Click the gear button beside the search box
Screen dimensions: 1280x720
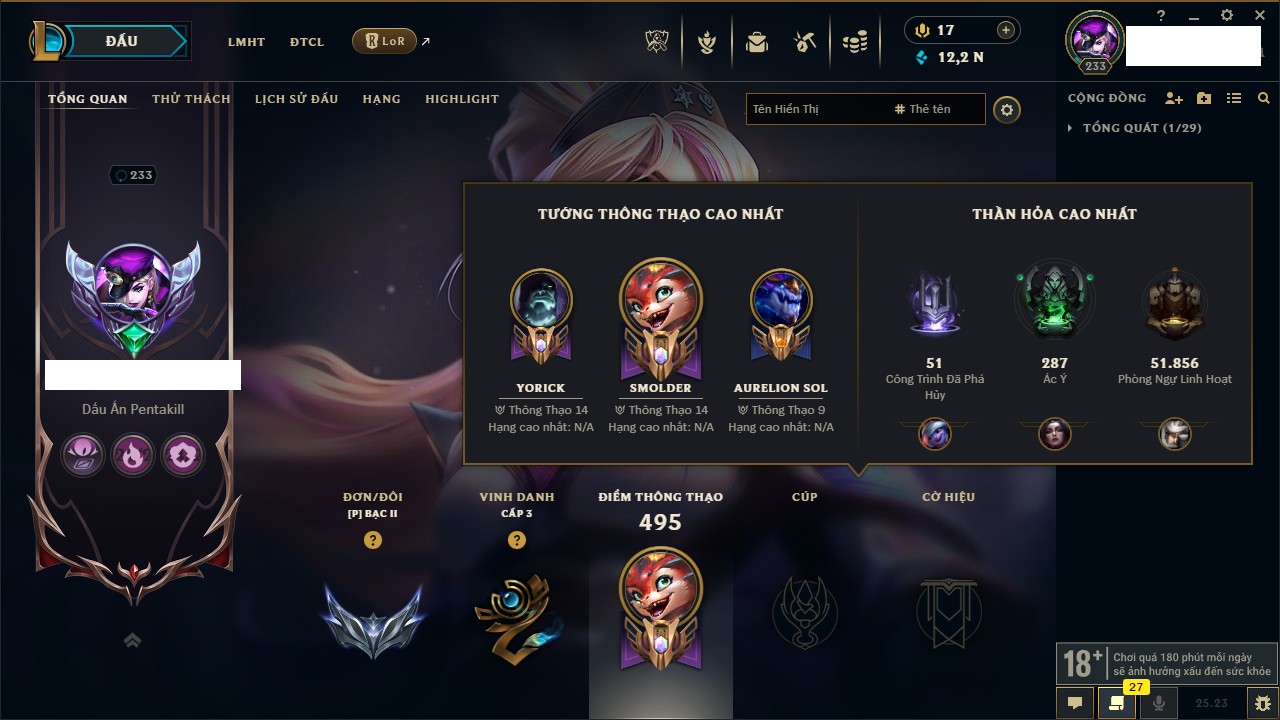pyautogui.click(x=1007, y=109)
